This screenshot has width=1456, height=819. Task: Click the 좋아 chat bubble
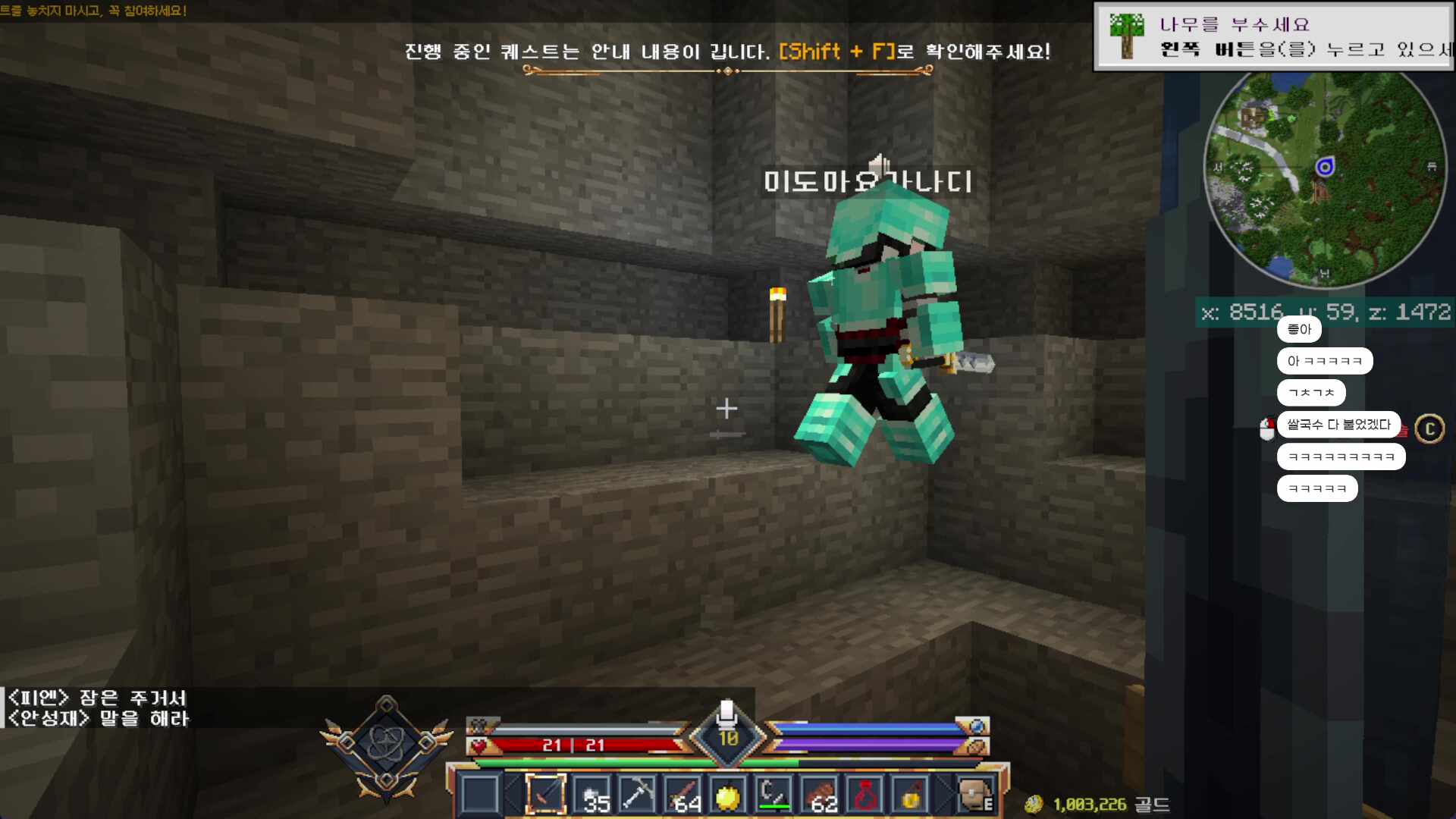click(x=1299, y=329)
